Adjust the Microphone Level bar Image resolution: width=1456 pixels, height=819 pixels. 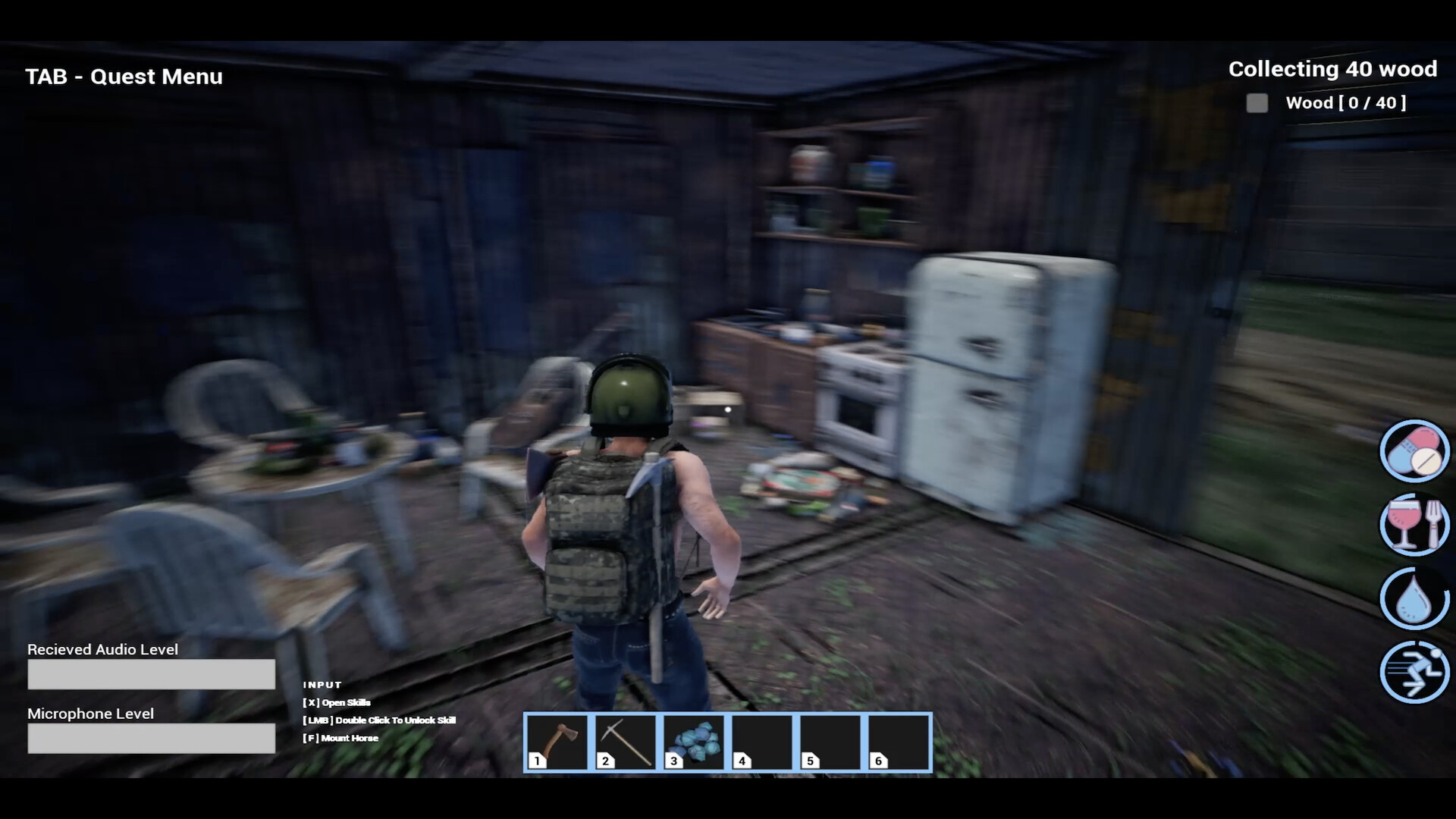pyautogui.click(x=151, y=738)
